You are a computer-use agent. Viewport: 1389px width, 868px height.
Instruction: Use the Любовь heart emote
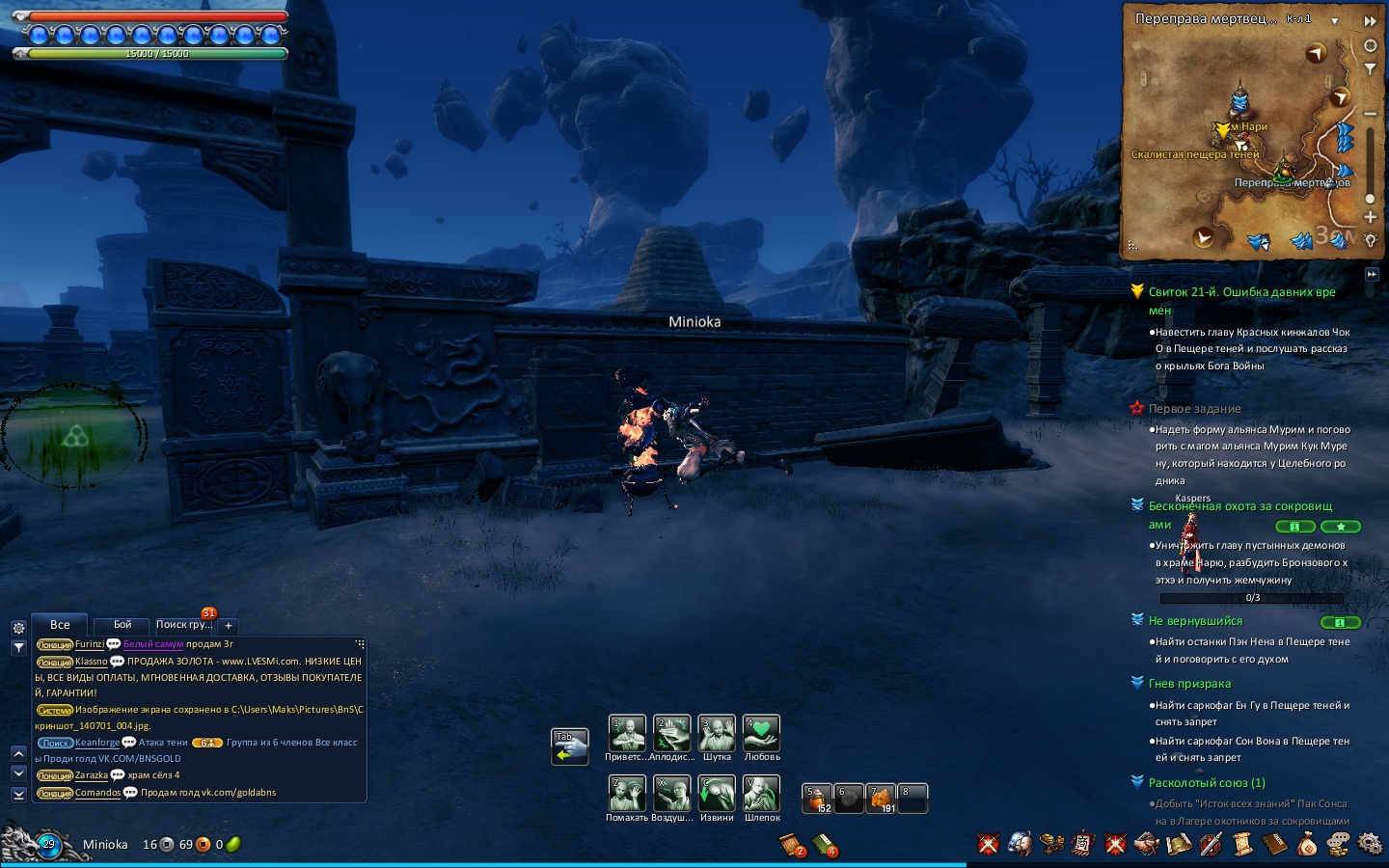(761, 734)
